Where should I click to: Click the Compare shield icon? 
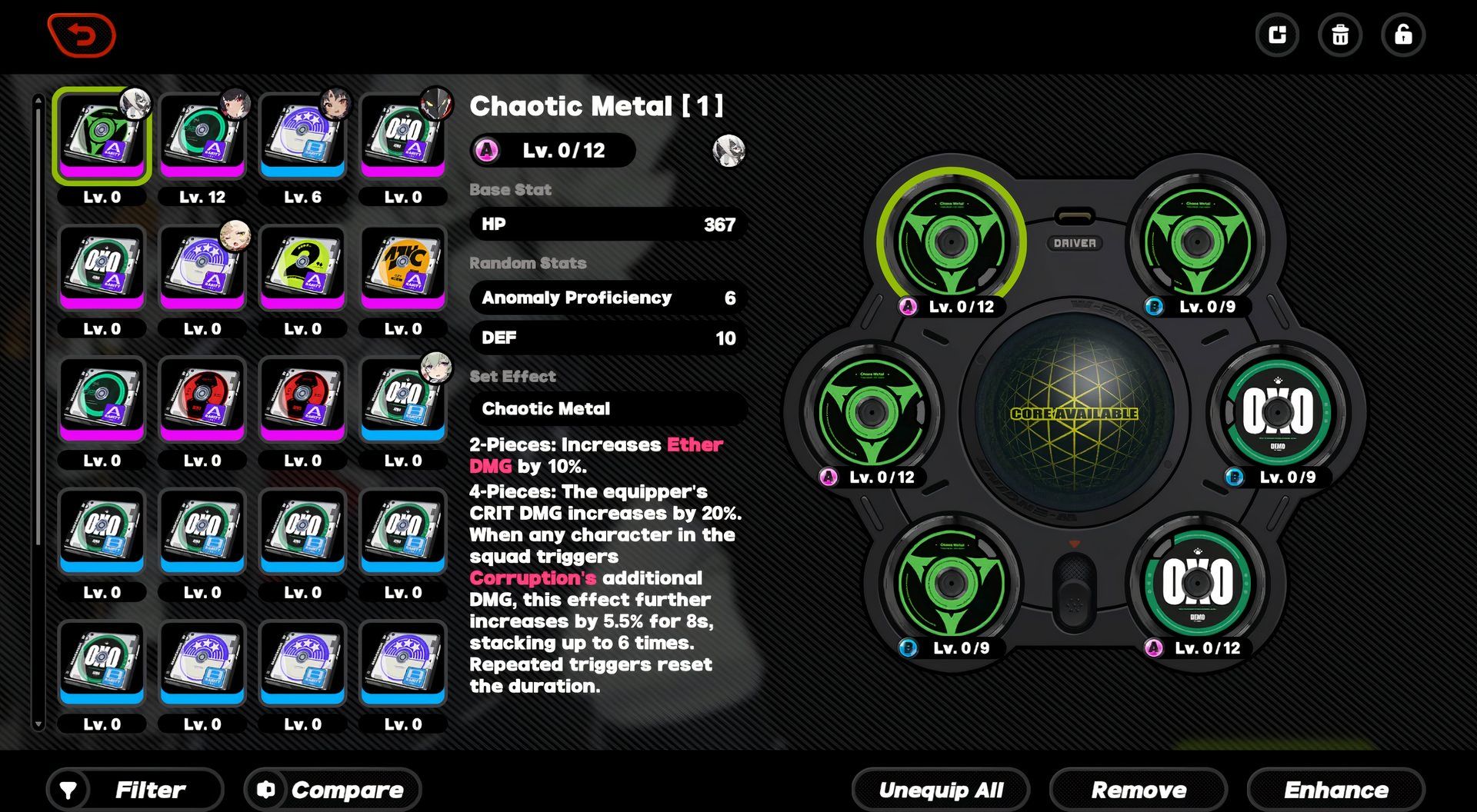point(265,789)
